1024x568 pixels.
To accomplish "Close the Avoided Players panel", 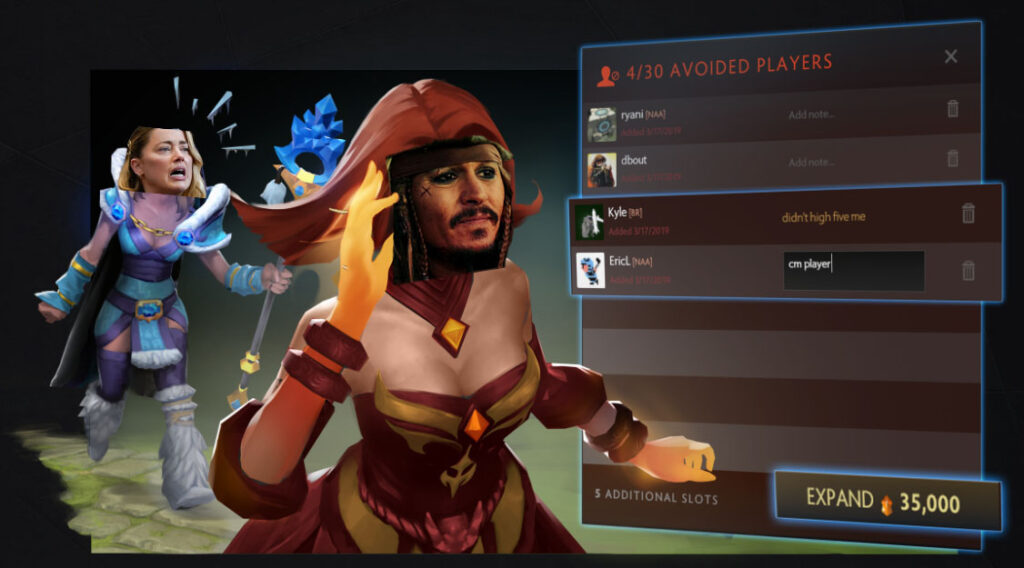I will (x=951, y=57).
